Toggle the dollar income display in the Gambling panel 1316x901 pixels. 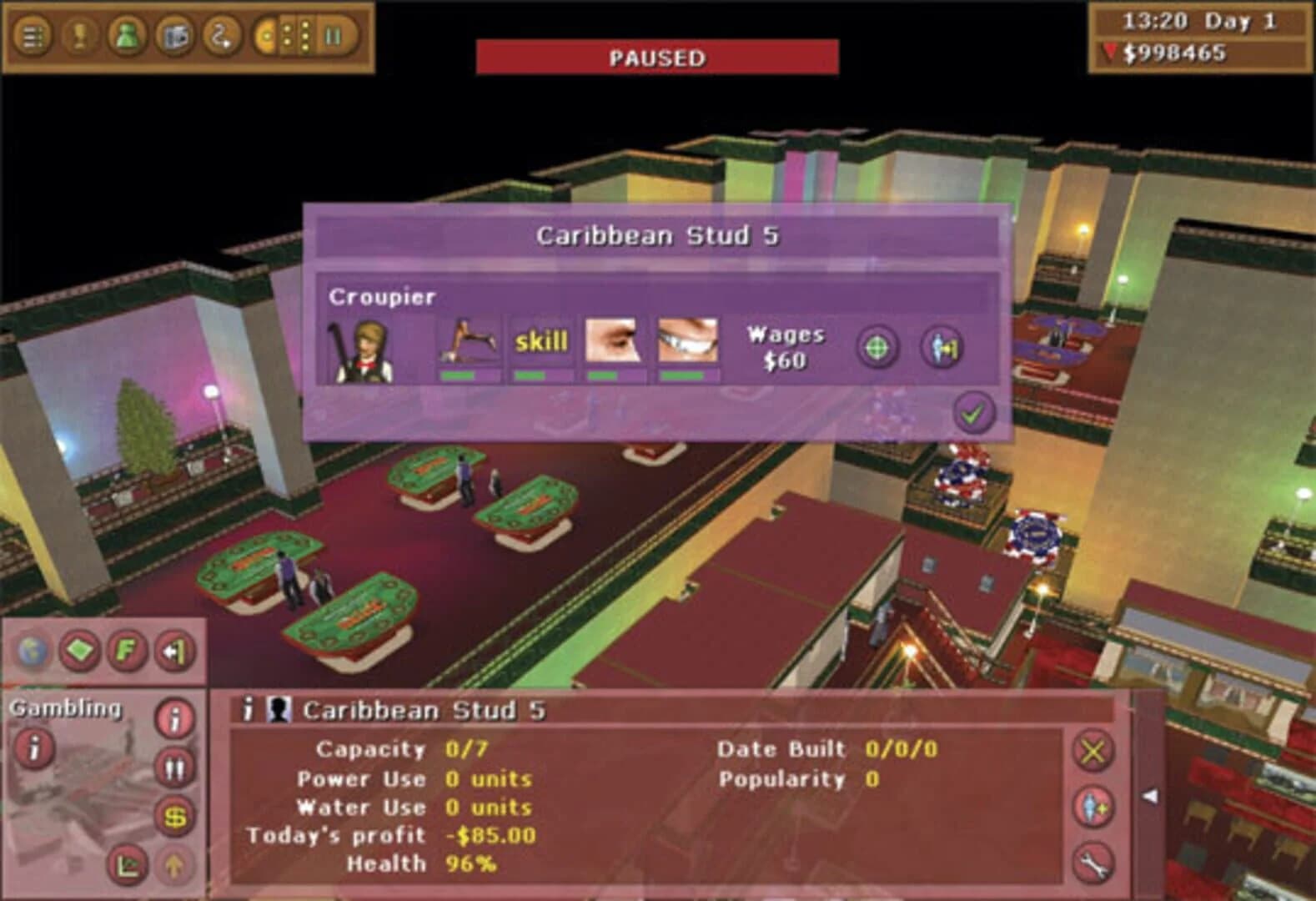(x=174, y=816)
